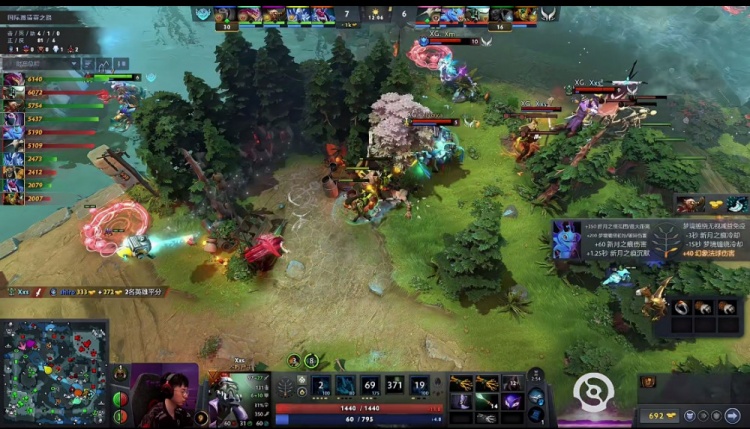Click the Luna portrait in the combat info panel

tap(567, 240)
